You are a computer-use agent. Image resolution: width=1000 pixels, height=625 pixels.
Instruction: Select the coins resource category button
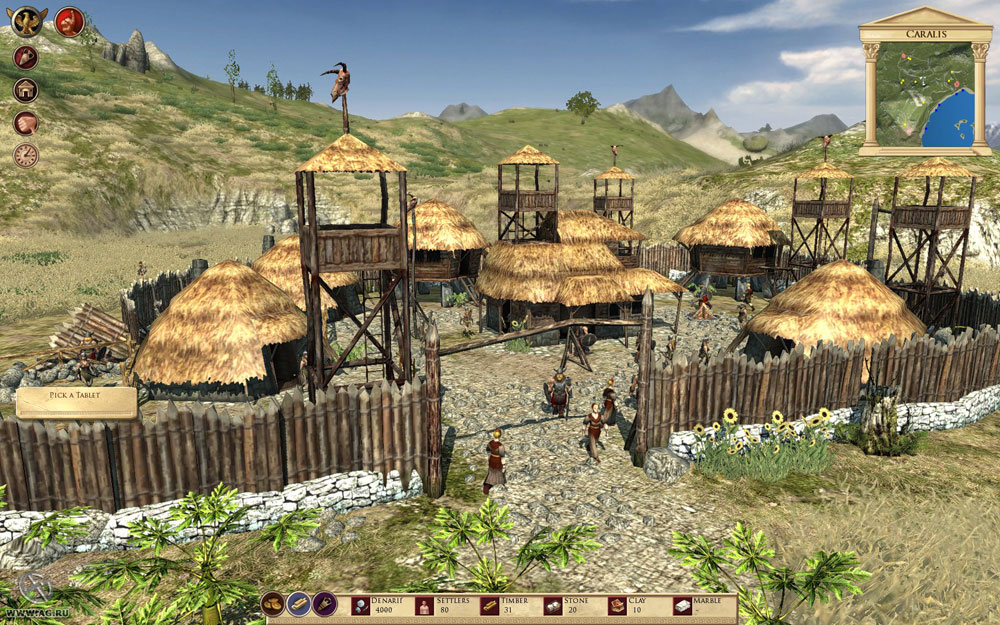[x=273, y=604]
